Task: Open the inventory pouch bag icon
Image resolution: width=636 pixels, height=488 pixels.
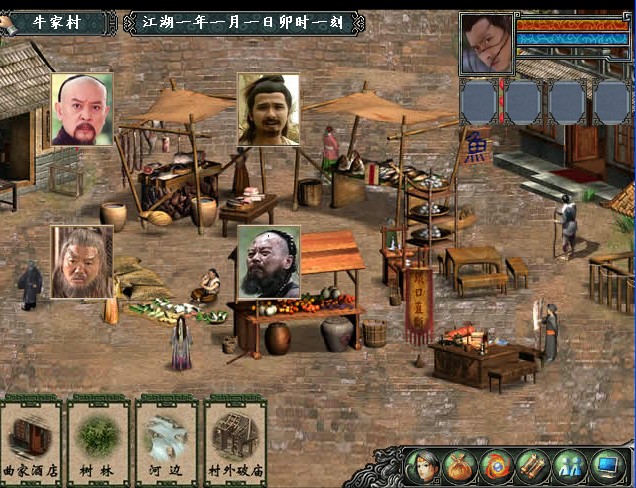Action: click(x=459, y=466)
